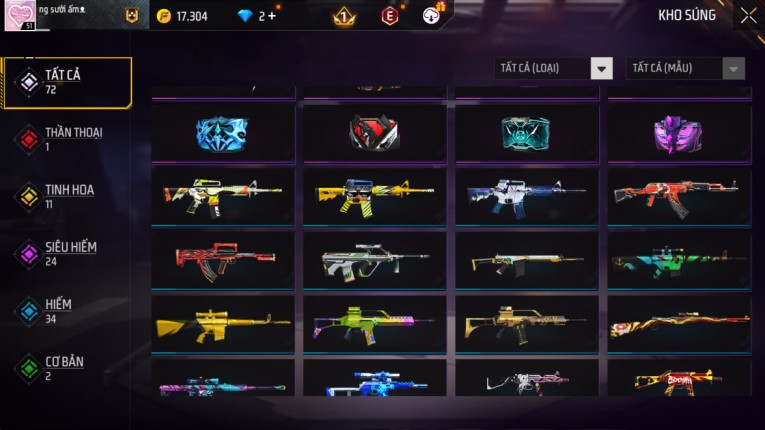Open the Tất Cả (Loại) type dropdown

coord(554,69)
